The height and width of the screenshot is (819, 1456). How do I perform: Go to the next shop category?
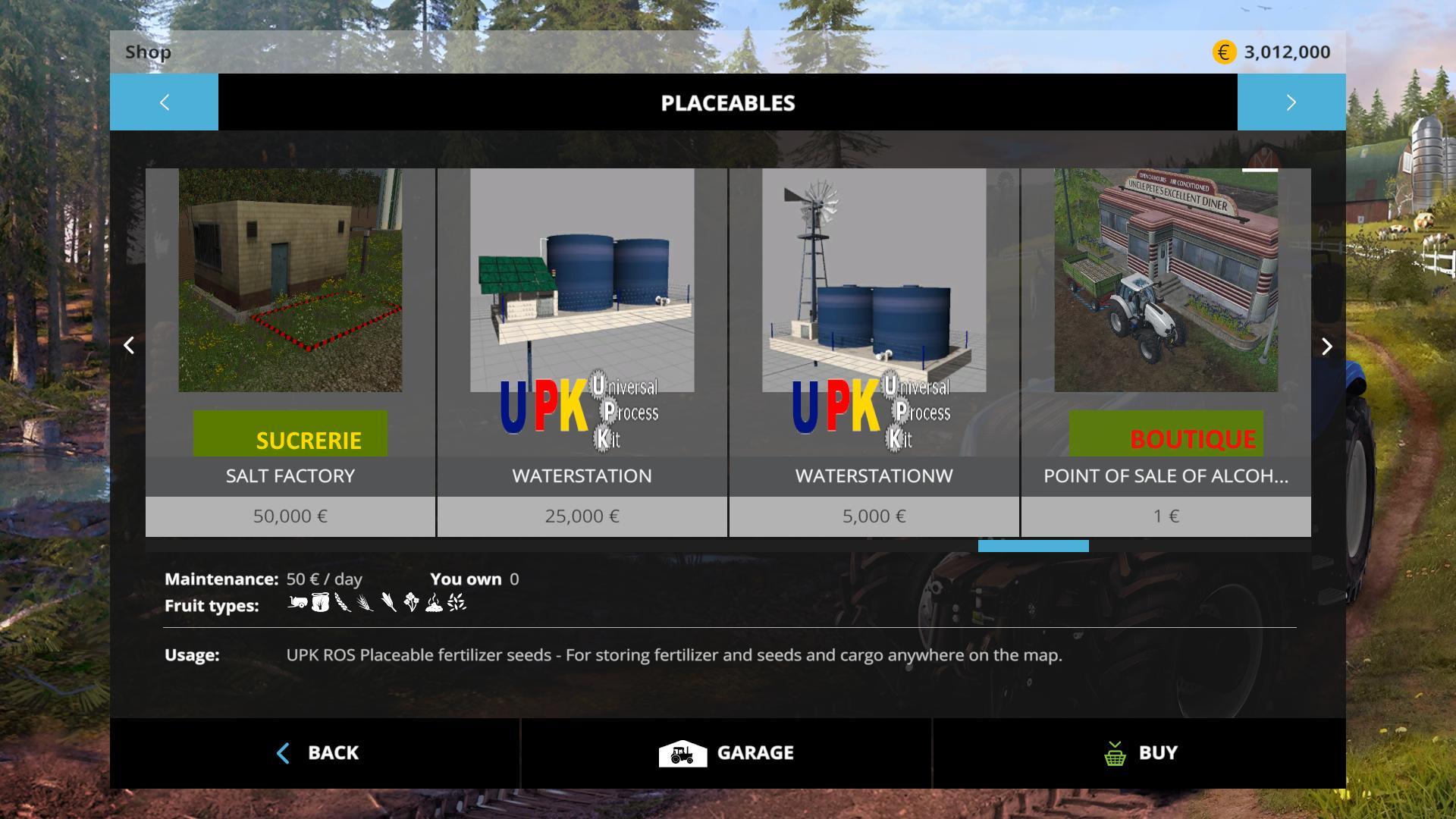tap(1291, 102)
